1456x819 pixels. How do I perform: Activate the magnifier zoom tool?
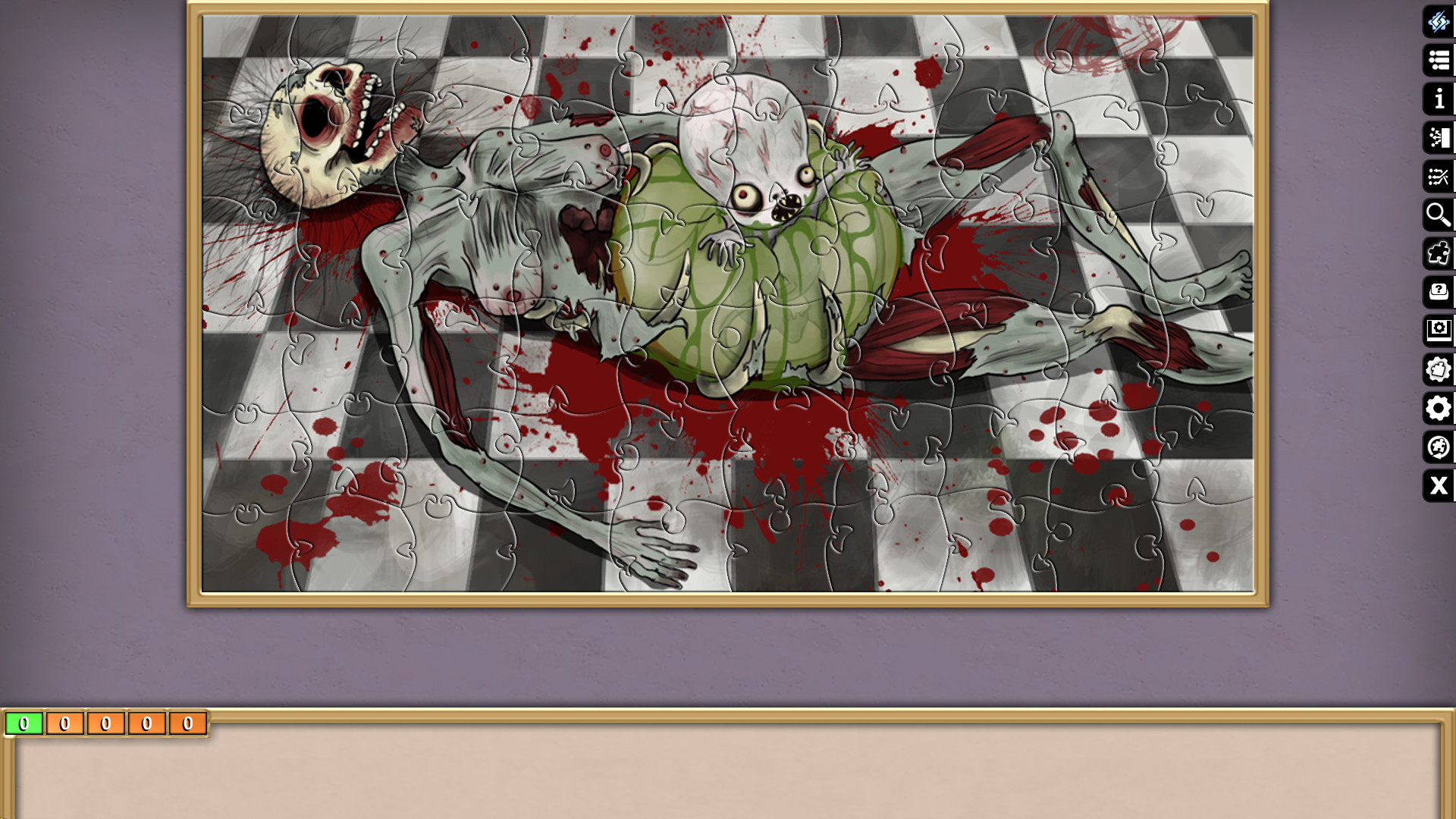tap(1438, 215)
